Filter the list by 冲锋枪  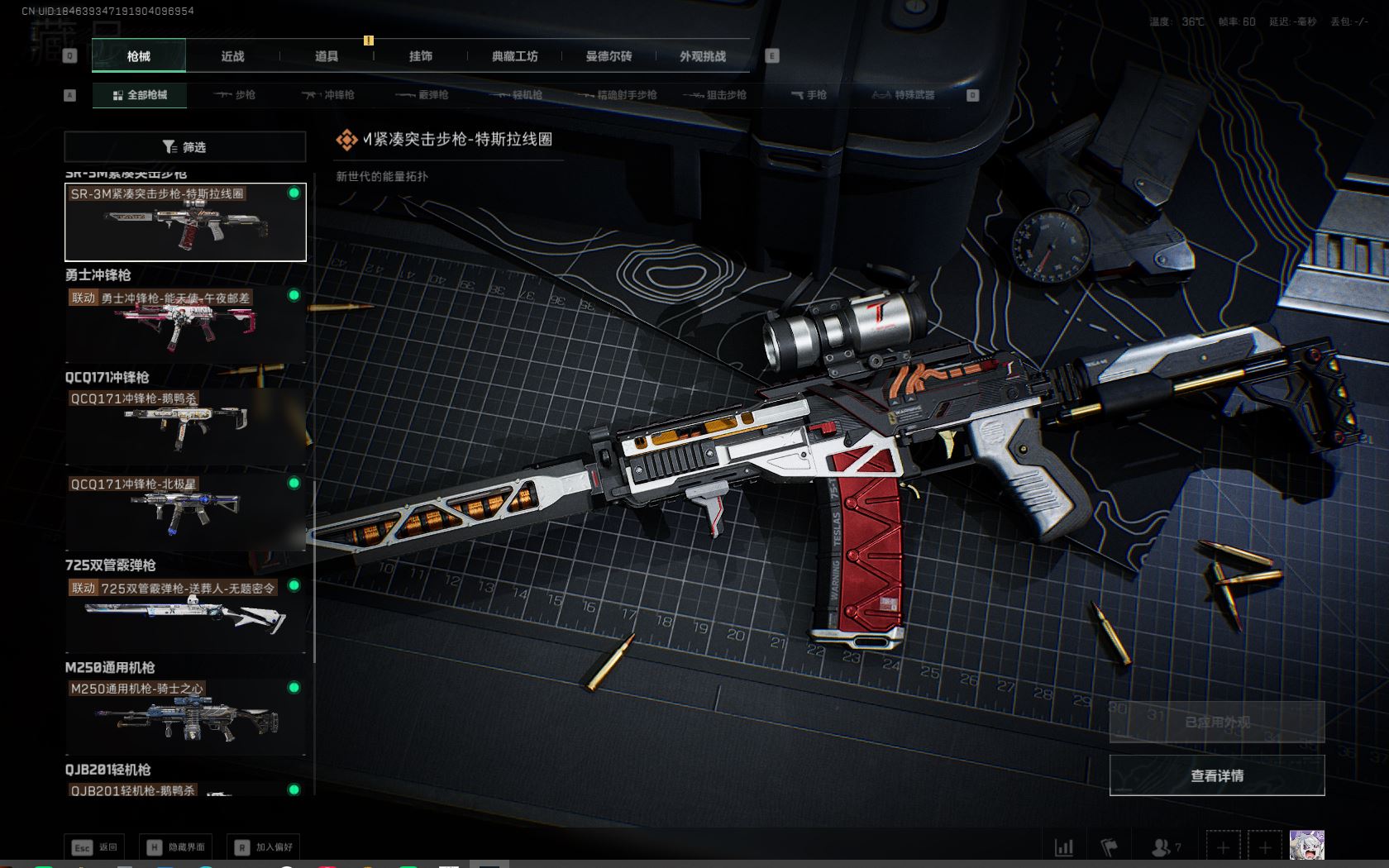click(x=328, y=95)
